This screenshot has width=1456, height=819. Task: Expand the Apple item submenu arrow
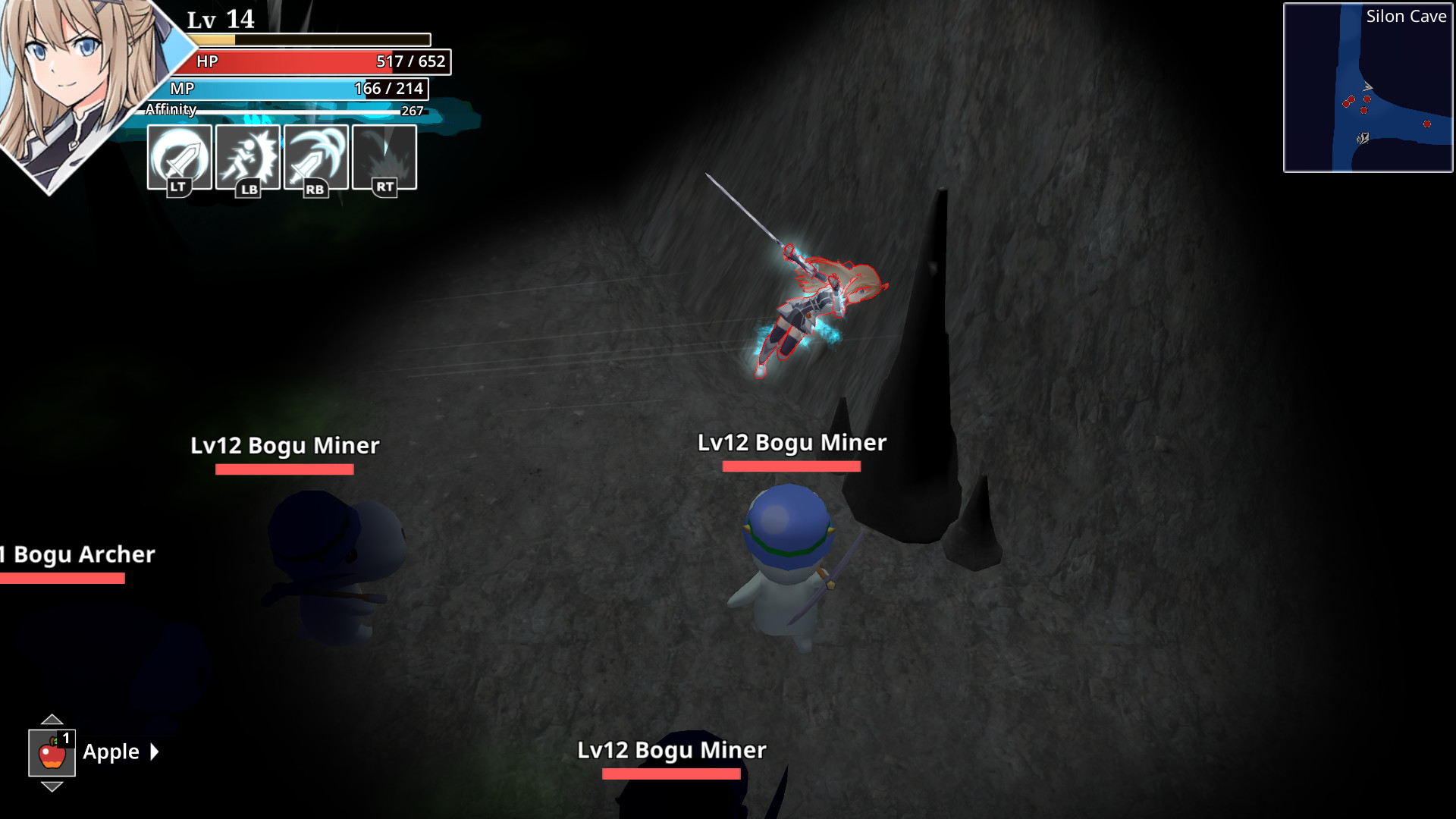click(x=155, y=752)
